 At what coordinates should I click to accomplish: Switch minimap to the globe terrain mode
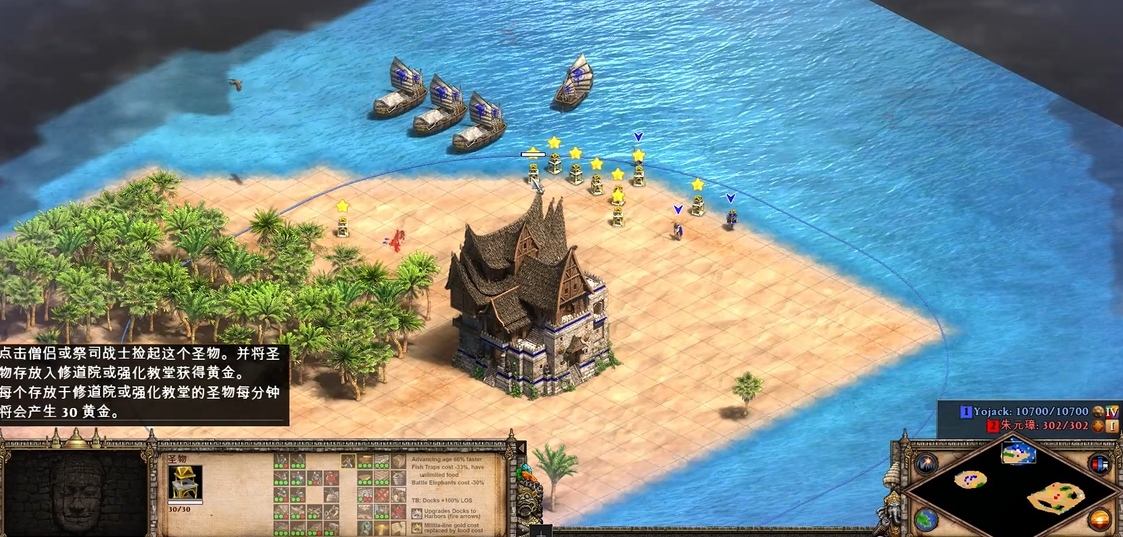(926, 519)
